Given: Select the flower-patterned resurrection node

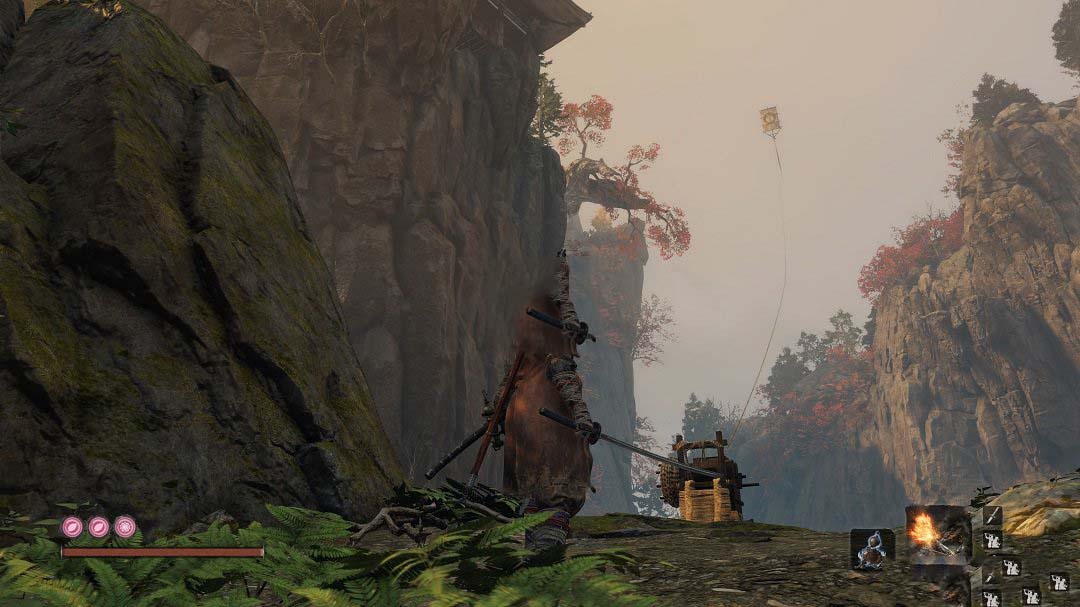Looking at the screenshot, I should [x=73, y=527].
